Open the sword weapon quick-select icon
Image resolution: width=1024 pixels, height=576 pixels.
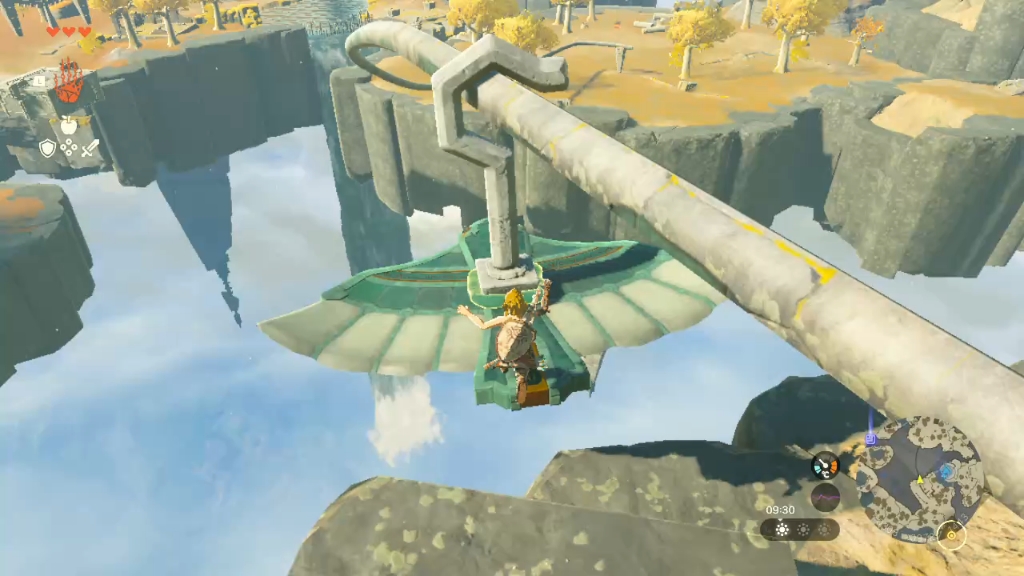click(x=90, y=148)
